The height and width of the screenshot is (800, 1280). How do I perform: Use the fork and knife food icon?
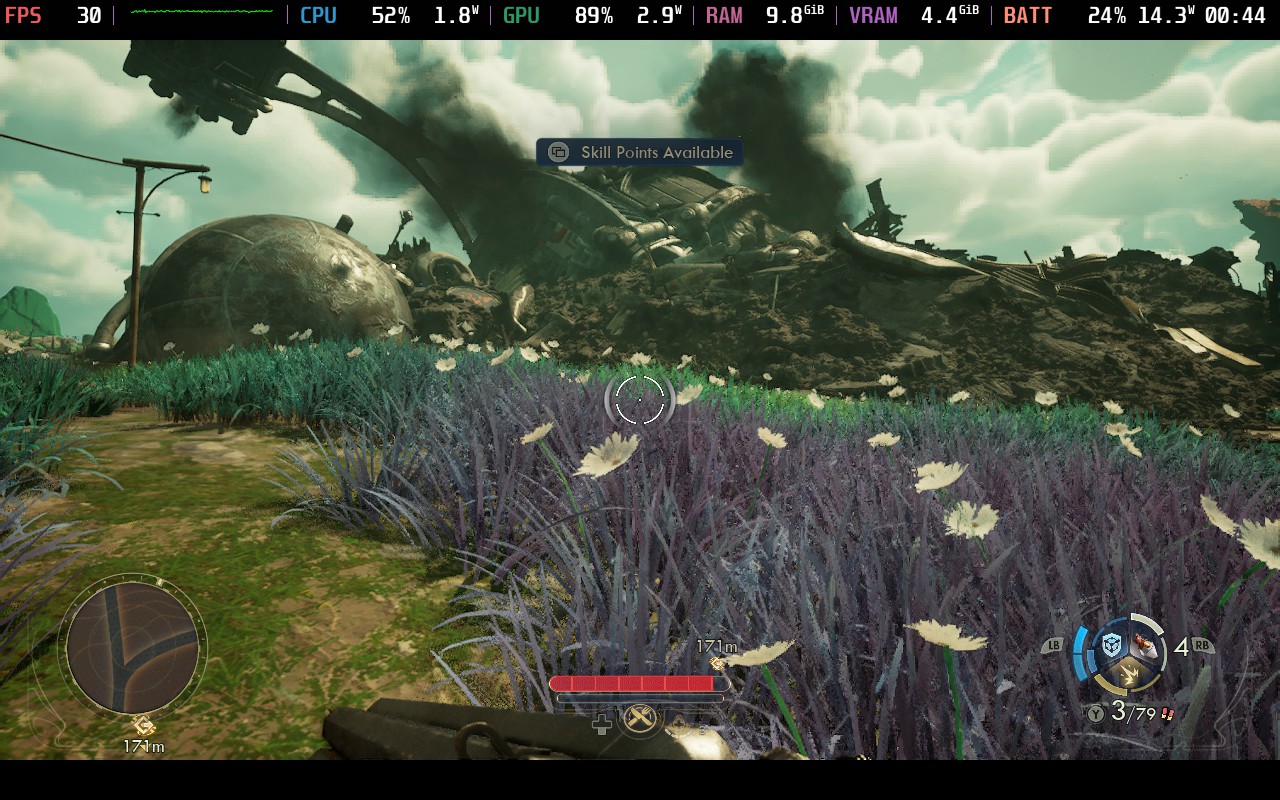click(x=641, y=717)
